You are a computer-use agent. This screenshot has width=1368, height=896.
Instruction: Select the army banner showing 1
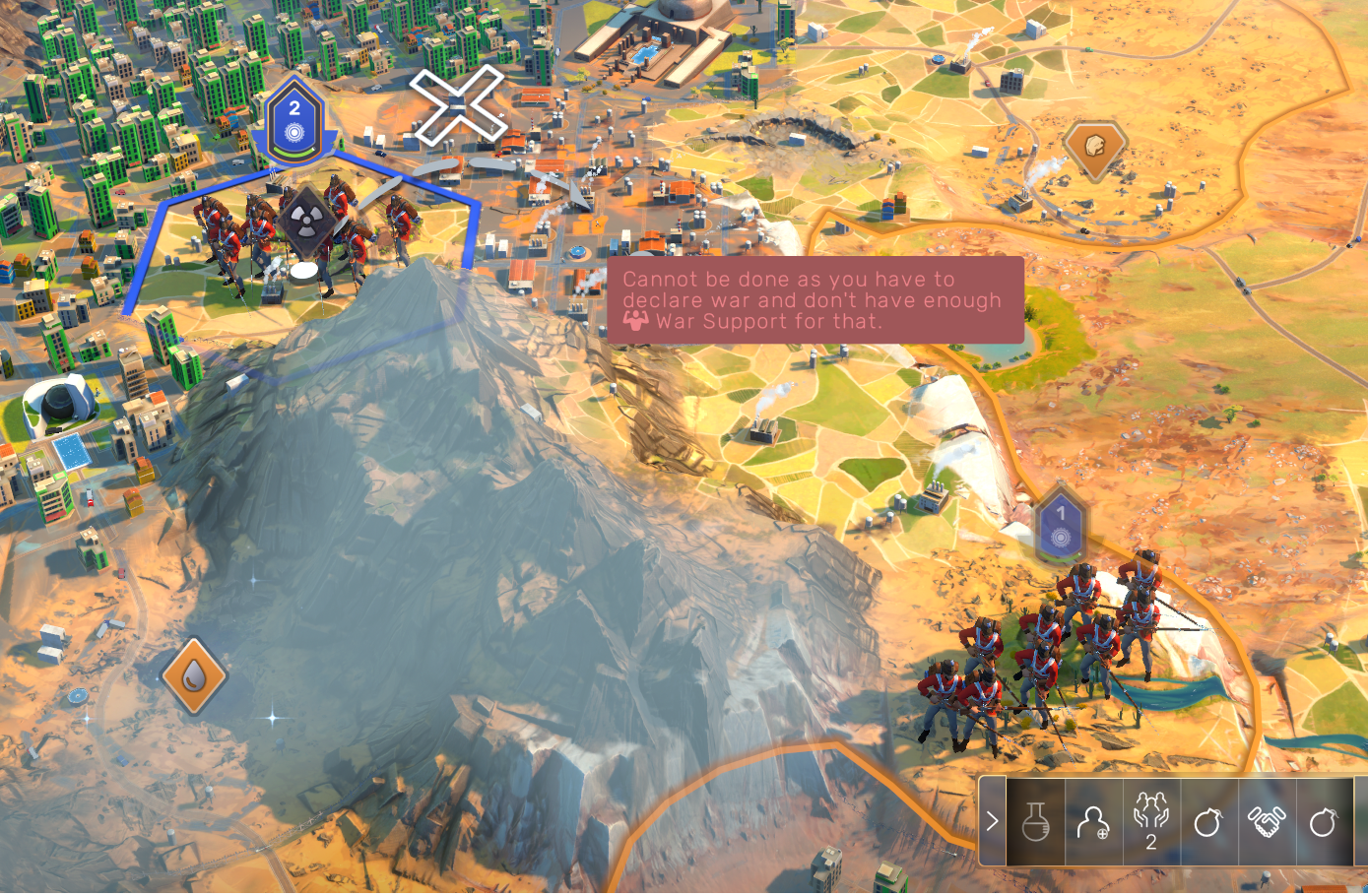[x=1061, y=525]
